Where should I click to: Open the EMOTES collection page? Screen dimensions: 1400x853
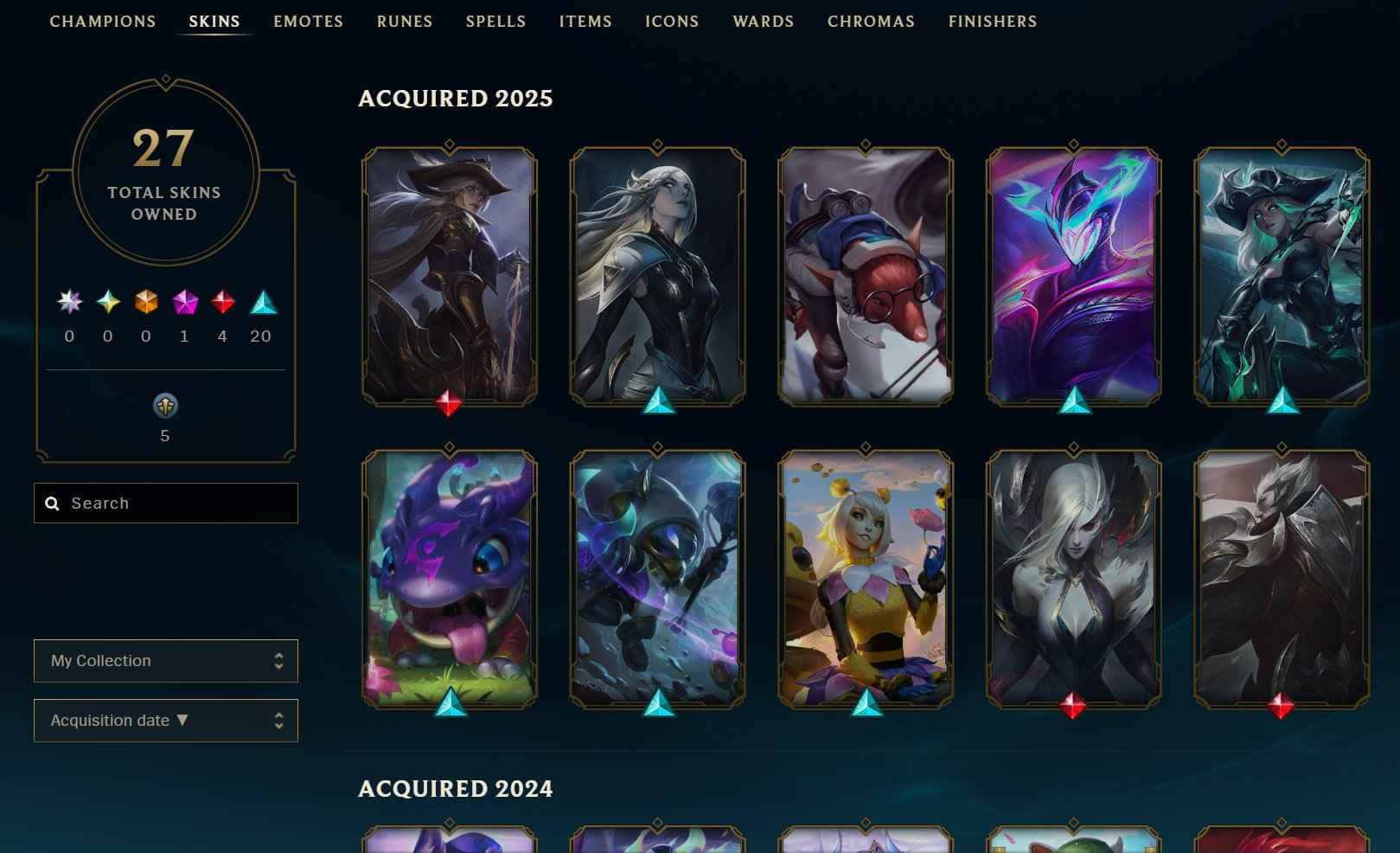[x=308, y=21]
